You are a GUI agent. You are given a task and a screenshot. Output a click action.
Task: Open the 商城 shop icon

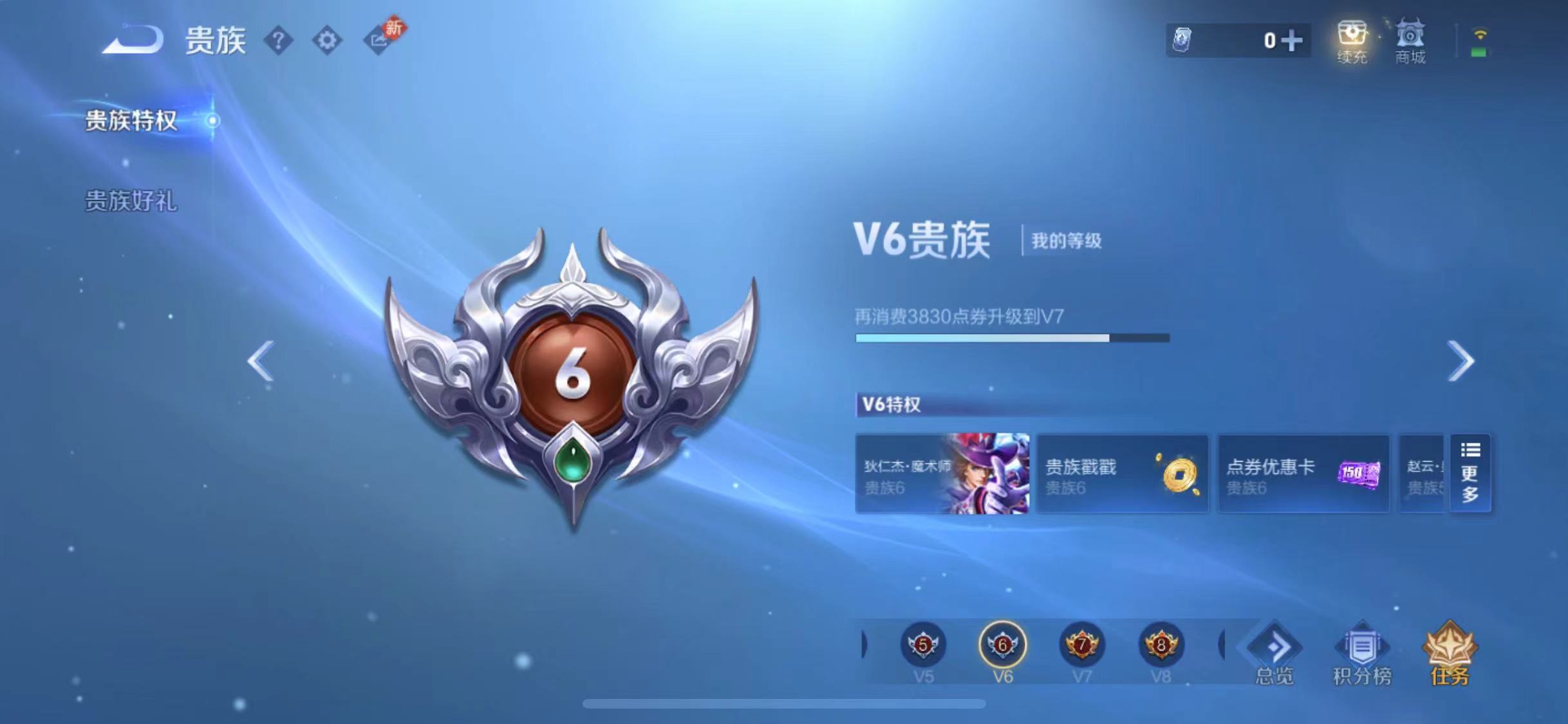click(1410, 40)
